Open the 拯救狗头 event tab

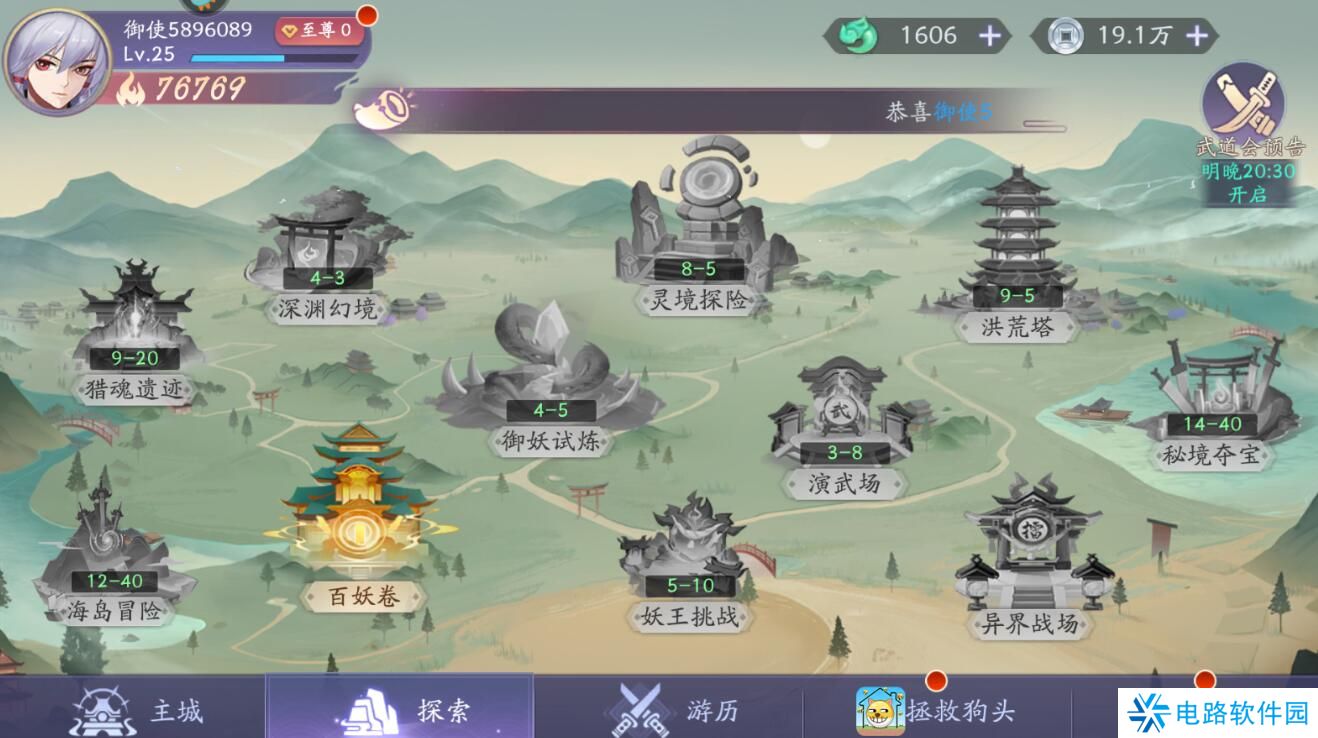pos(935,710)
